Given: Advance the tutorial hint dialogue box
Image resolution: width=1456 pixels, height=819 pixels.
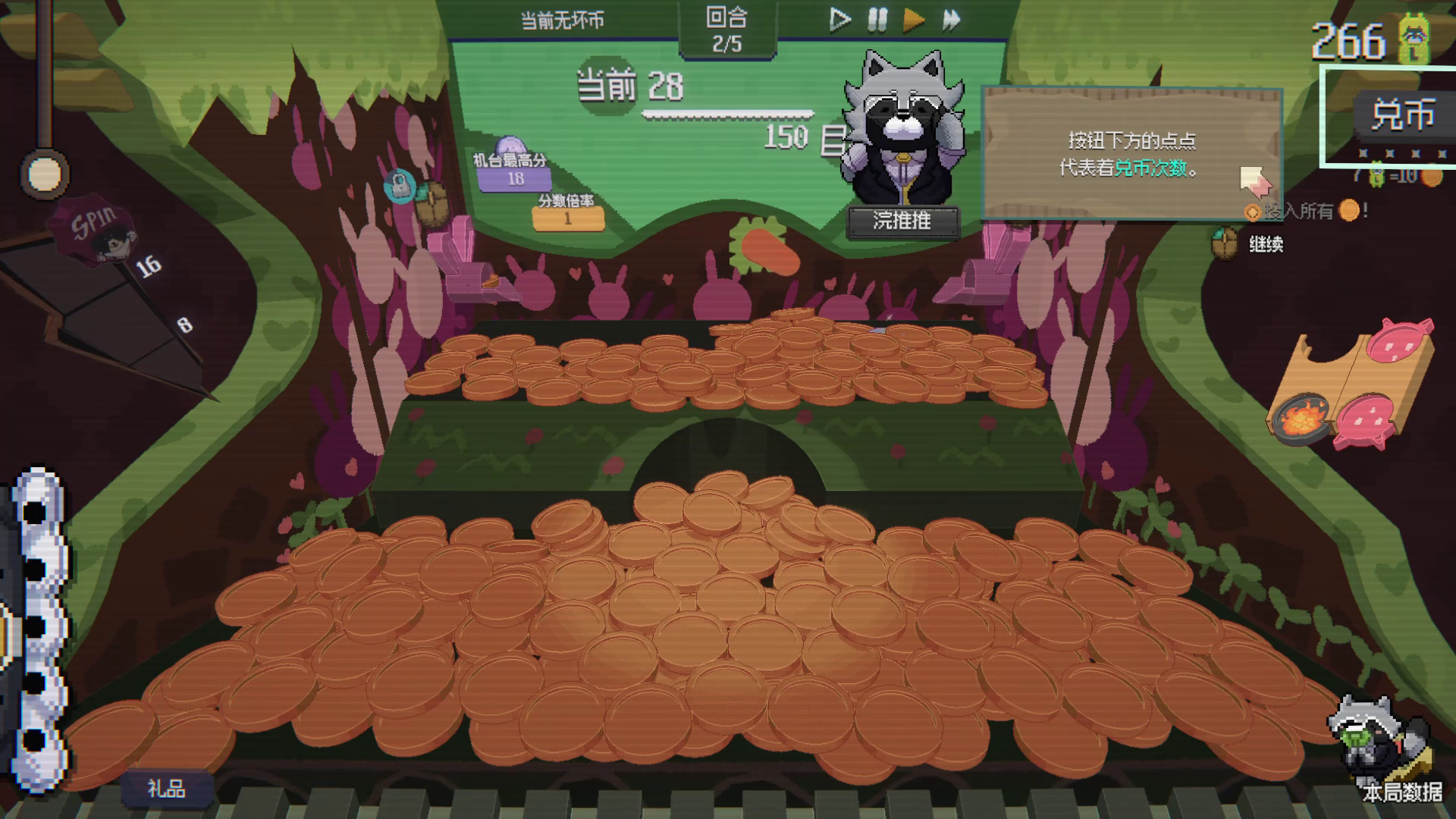Looking at the screenshot, I should tap(1131, 154).
